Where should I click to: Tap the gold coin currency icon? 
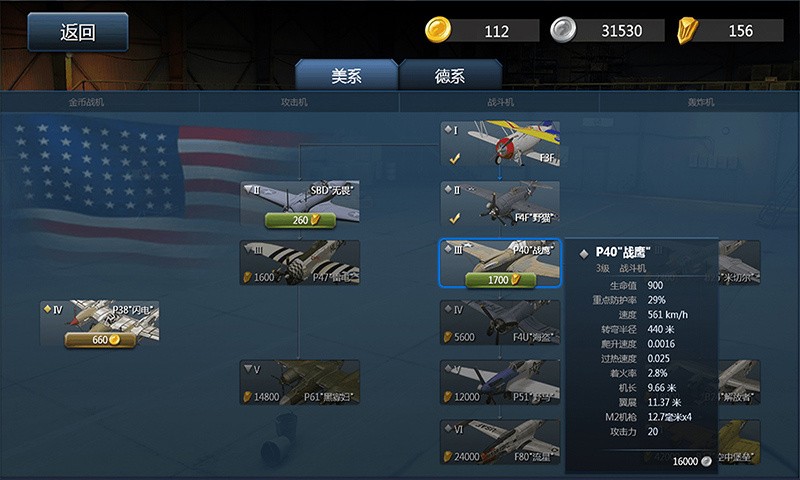coord(437,30)
